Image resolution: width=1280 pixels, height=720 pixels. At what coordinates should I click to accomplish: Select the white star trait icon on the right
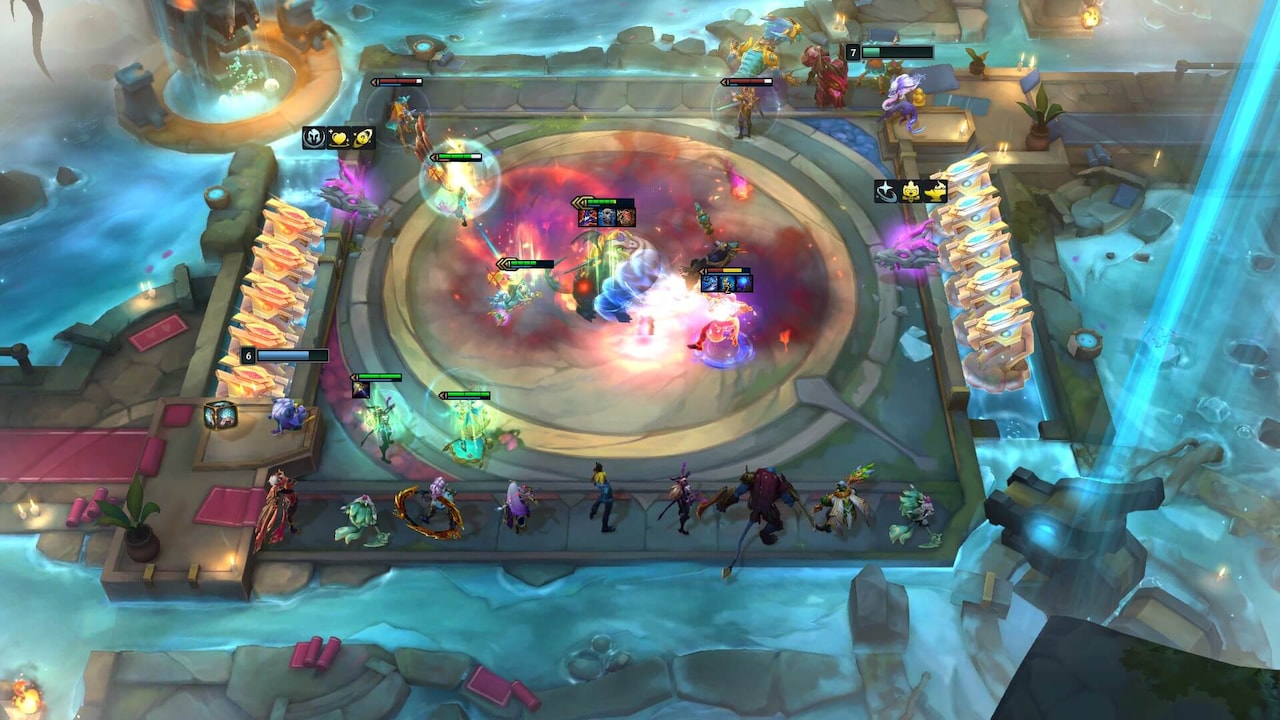(x=886, y=192)
